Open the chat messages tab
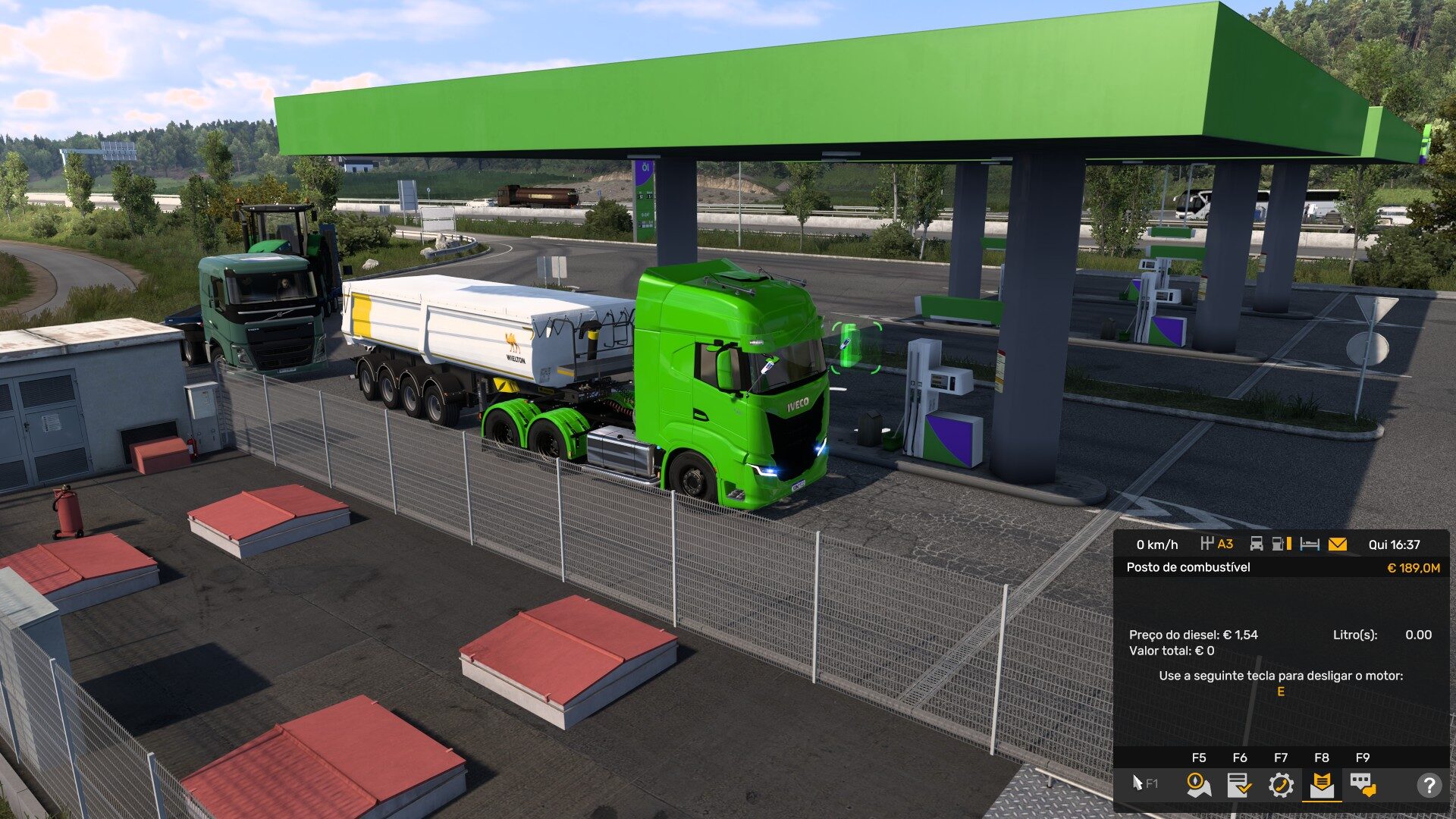Viewport: 1456px width, 819px height. point(1362,785)
